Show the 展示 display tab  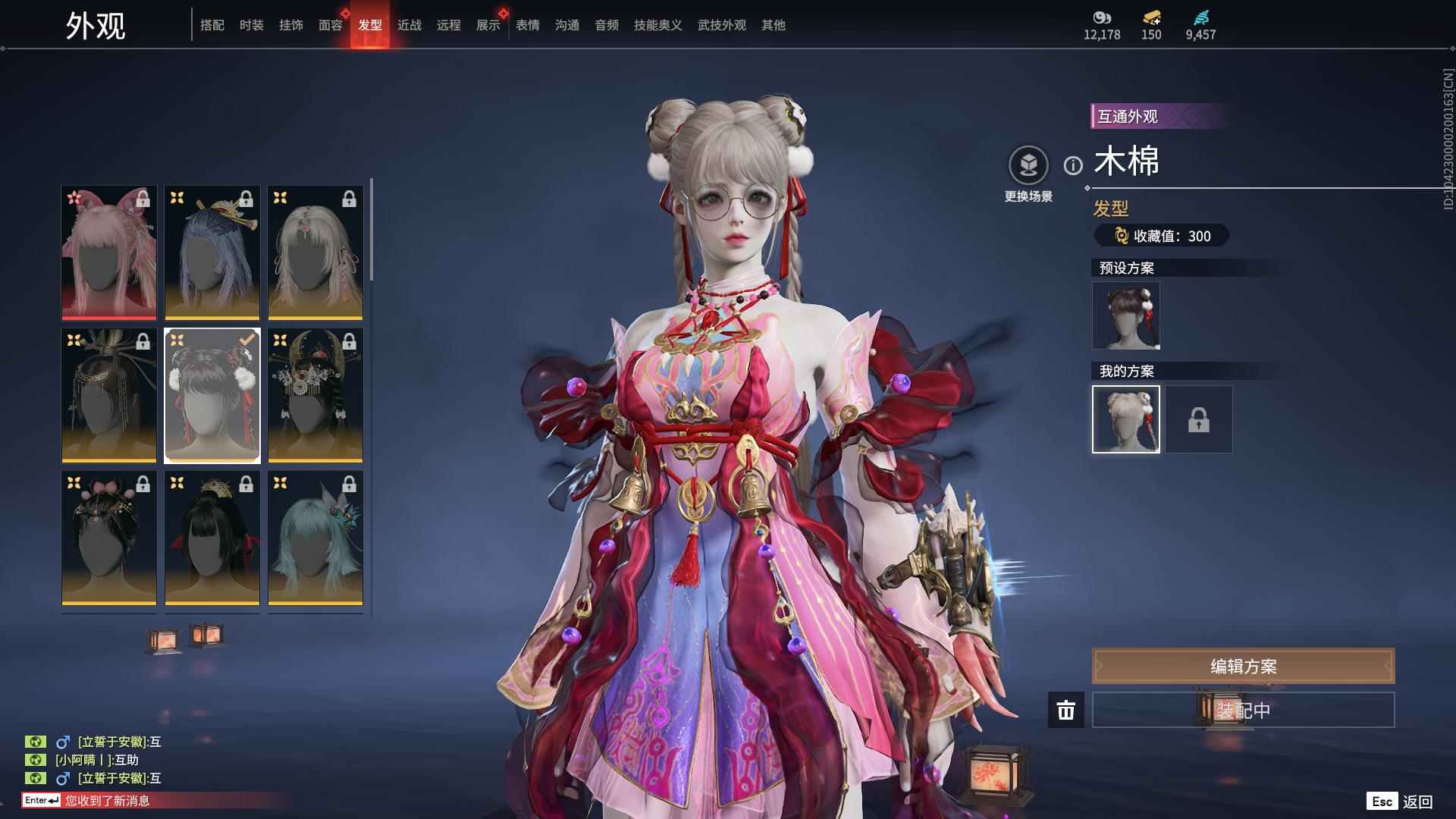[488, 26]
